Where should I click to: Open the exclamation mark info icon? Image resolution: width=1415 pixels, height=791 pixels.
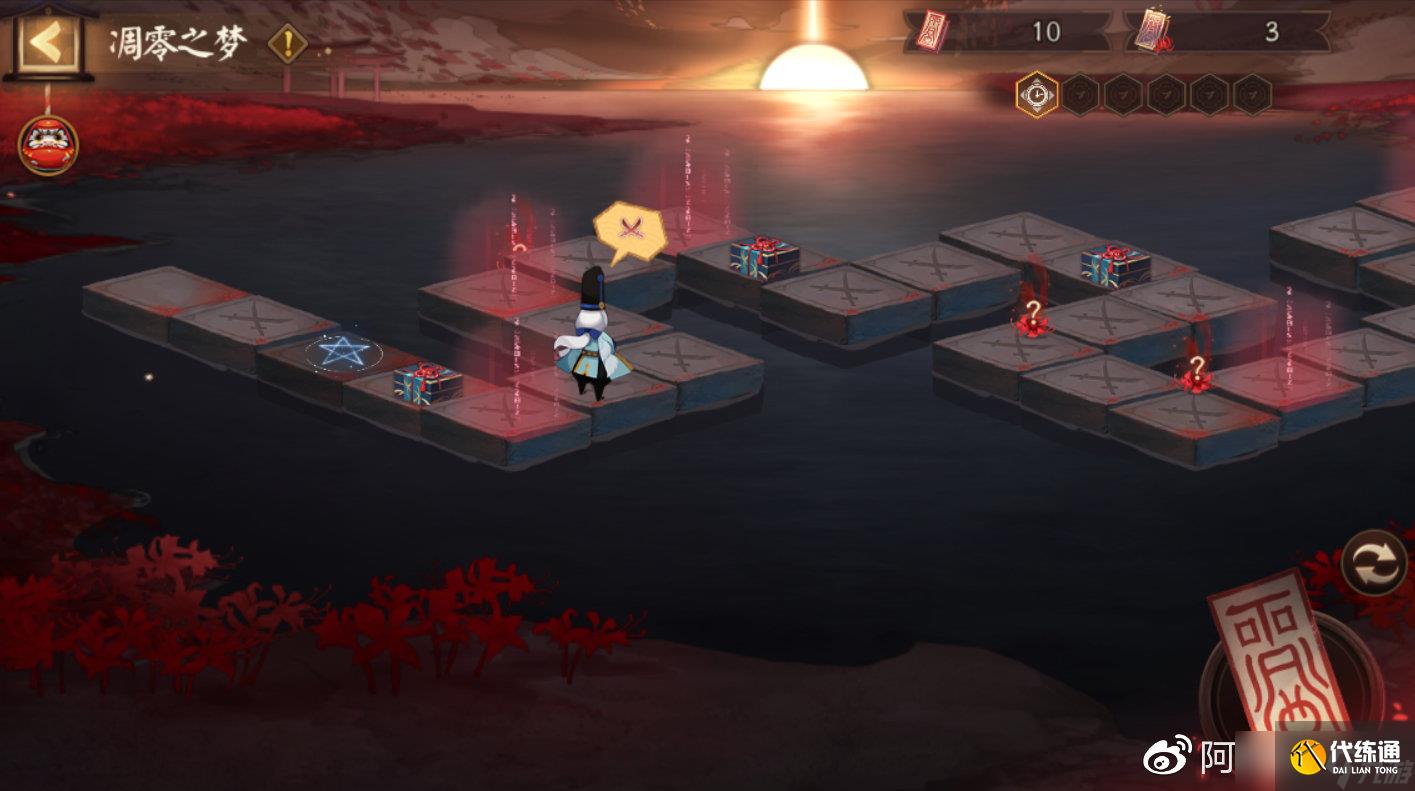[x=288, y=44]
